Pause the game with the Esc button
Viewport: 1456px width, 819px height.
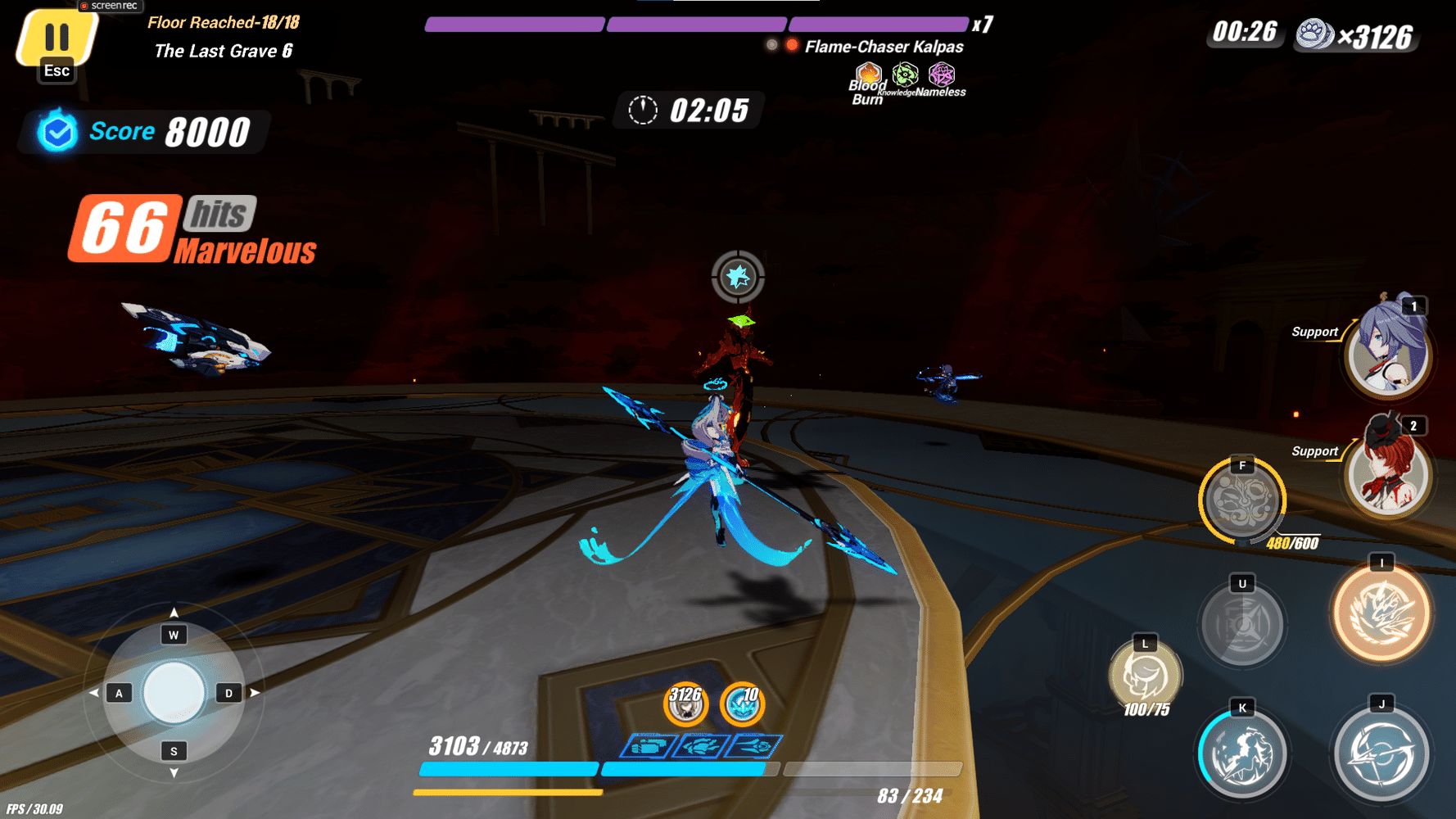pos(56,37)
